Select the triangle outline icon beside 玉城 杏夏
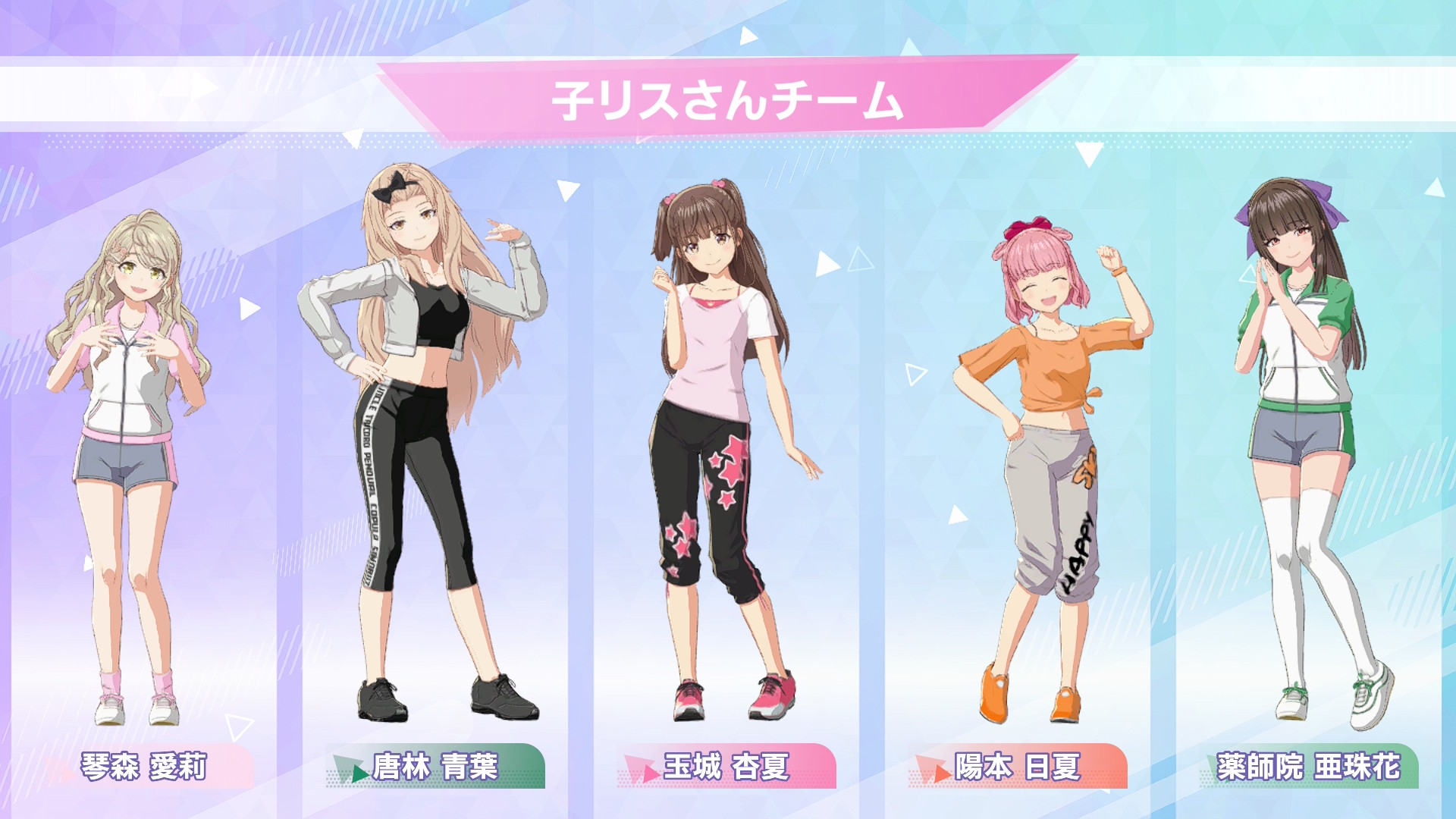Image resolution: width=1456 pixels, height=819 pixels. 859,259
